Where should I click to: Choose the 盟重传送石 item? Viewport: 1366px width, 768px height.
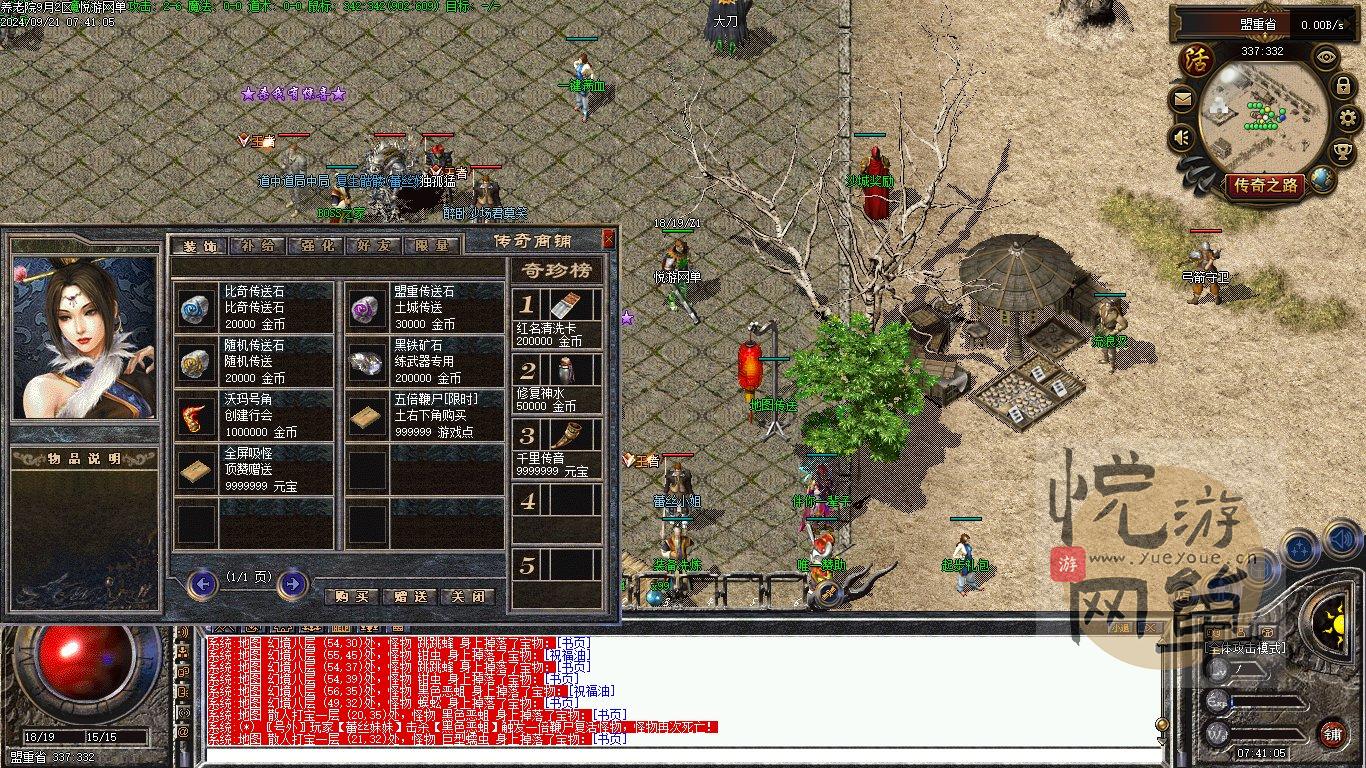point(425,307)
